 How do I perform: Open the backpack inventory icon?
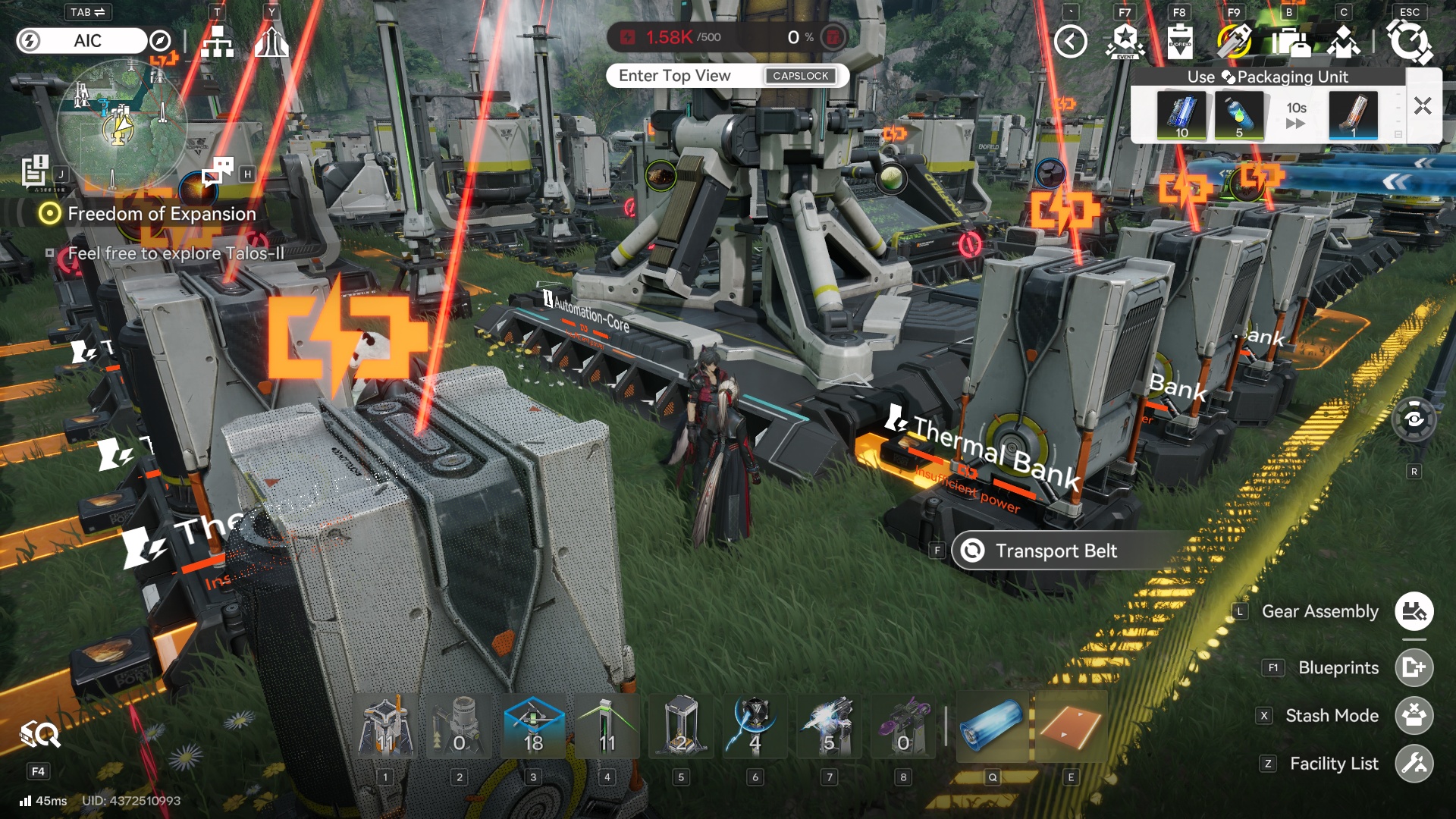click(x=1290, y=42)
